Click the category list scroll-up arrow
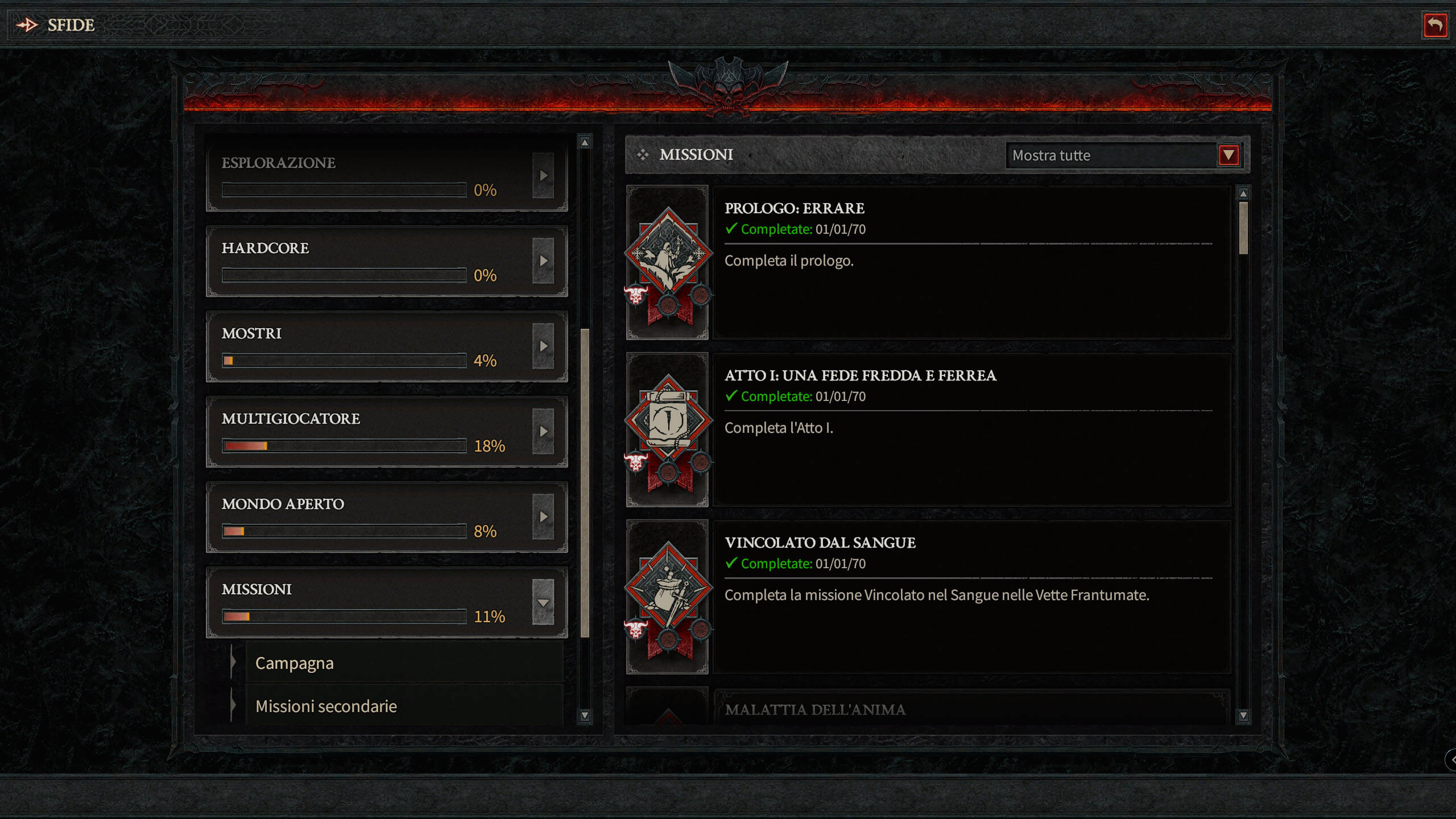This screenshot has width=1456, height=819. [585, 142]
